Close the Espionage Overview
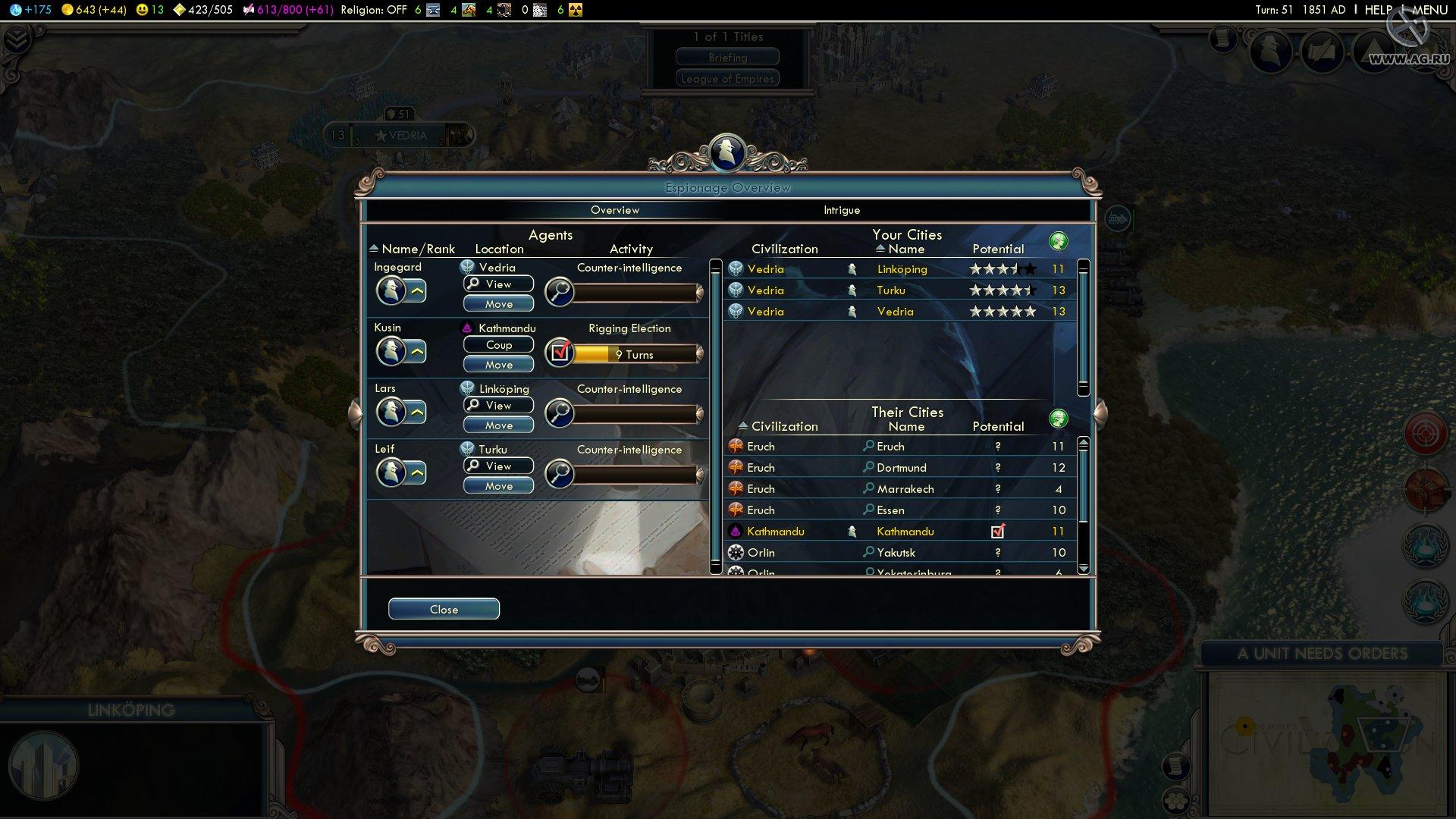Screen dimensions: 1456x819 tap(444, 608)
